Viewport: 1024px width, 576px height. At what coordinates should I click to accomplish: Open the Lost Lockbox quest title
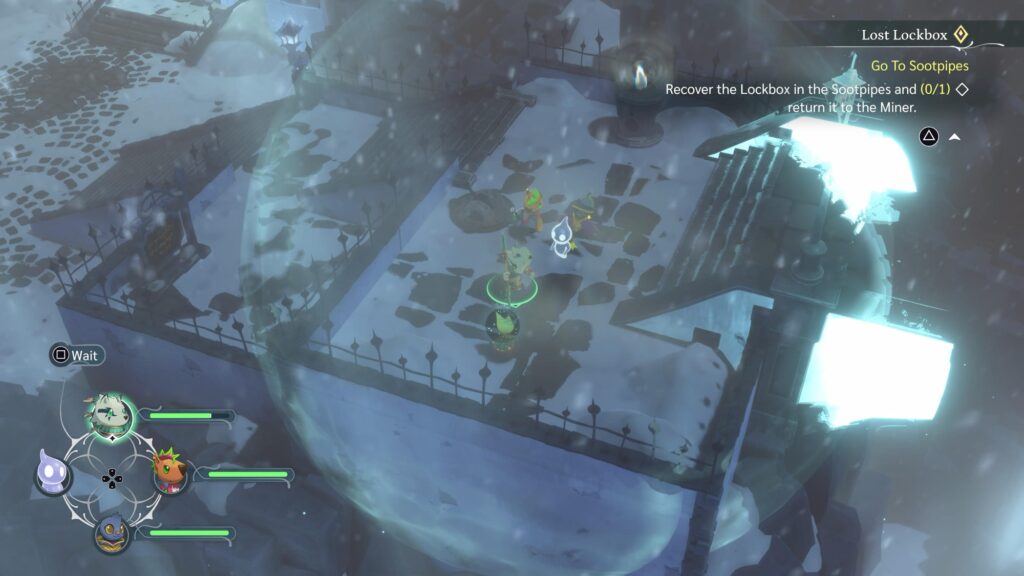[903, 35]
